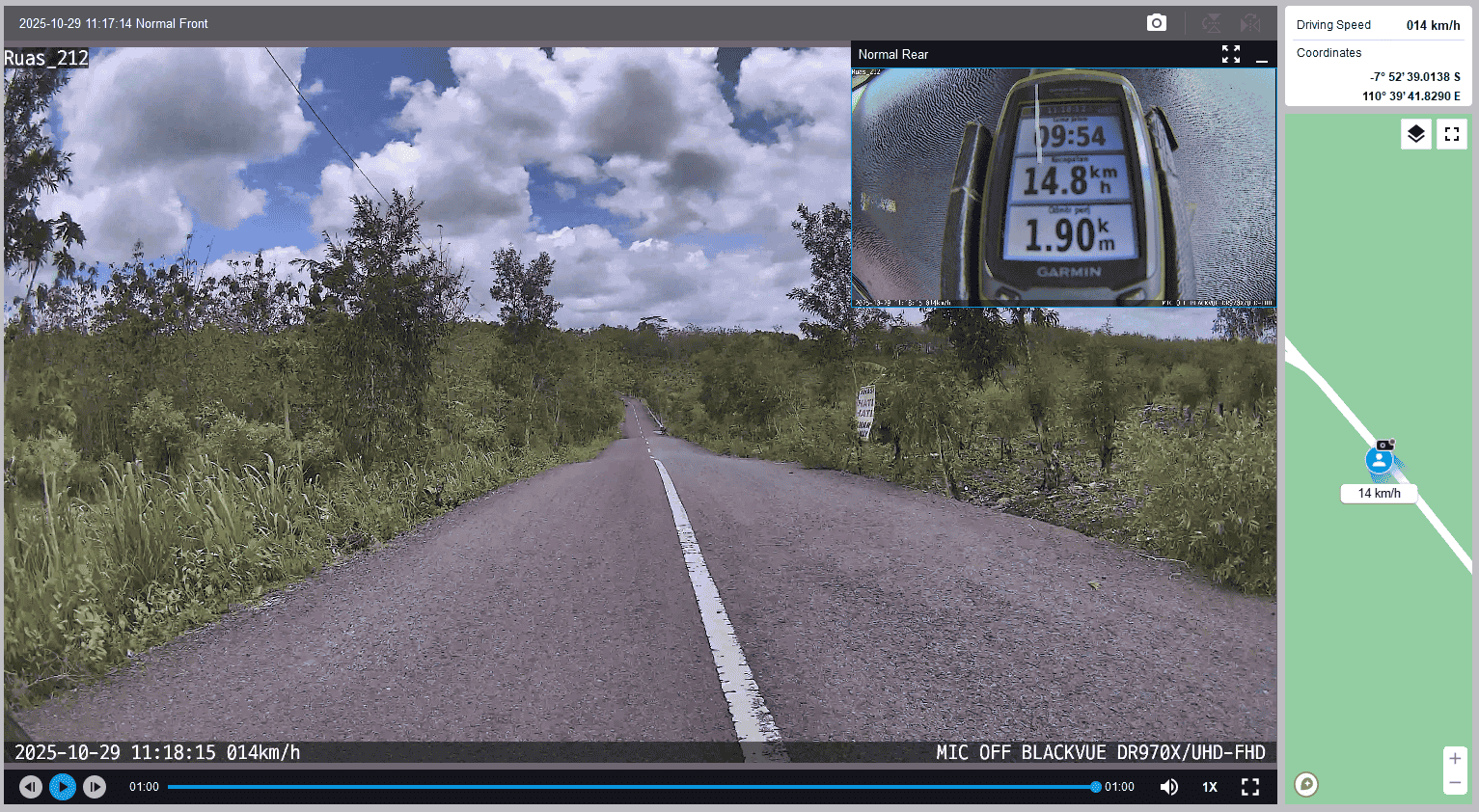
Task: Minimize the Normal Rear window
Action: click(x=1261, y=56)
